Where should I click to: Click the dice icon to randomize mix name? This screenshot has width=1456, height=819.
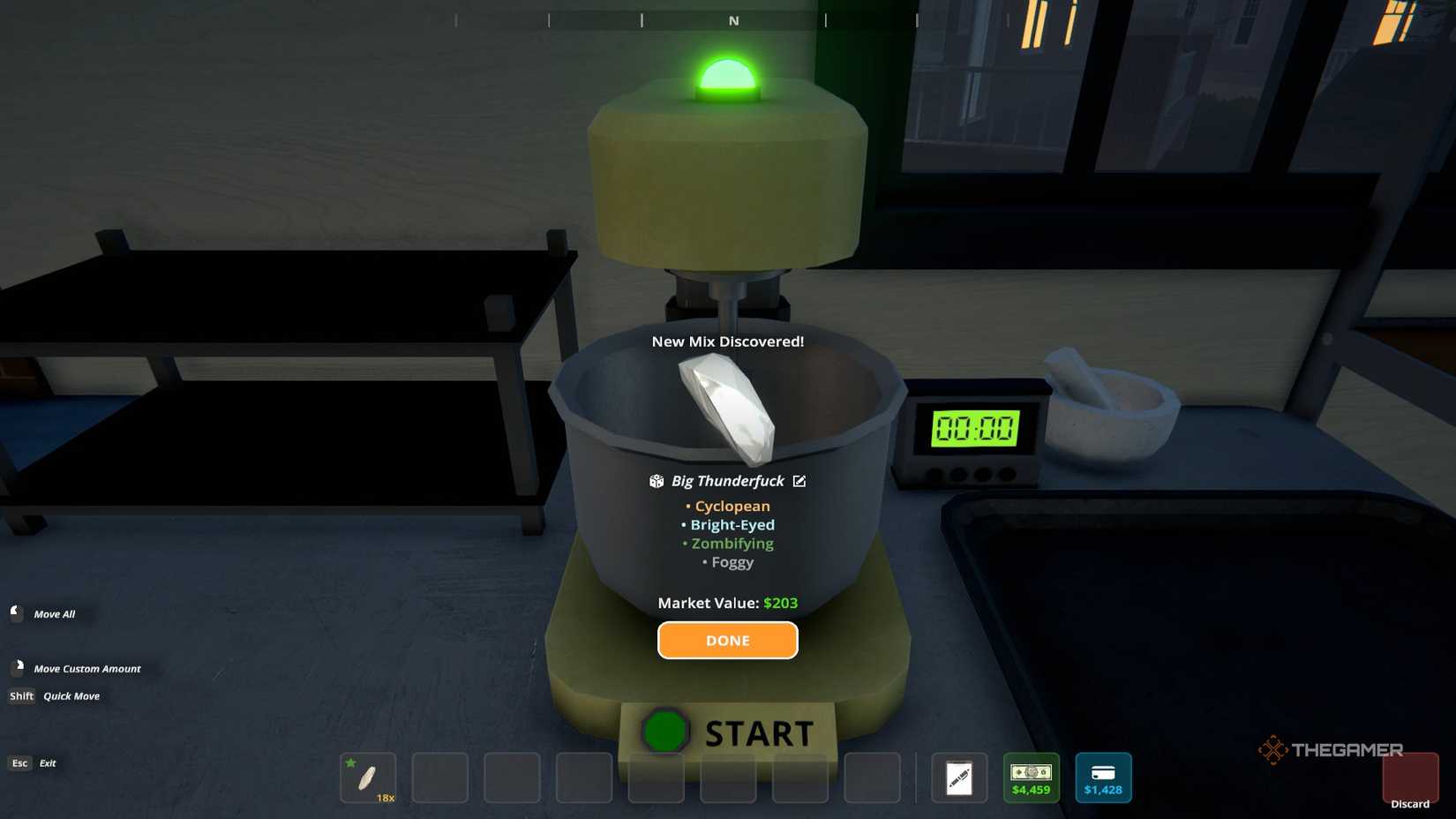[657, 481]
